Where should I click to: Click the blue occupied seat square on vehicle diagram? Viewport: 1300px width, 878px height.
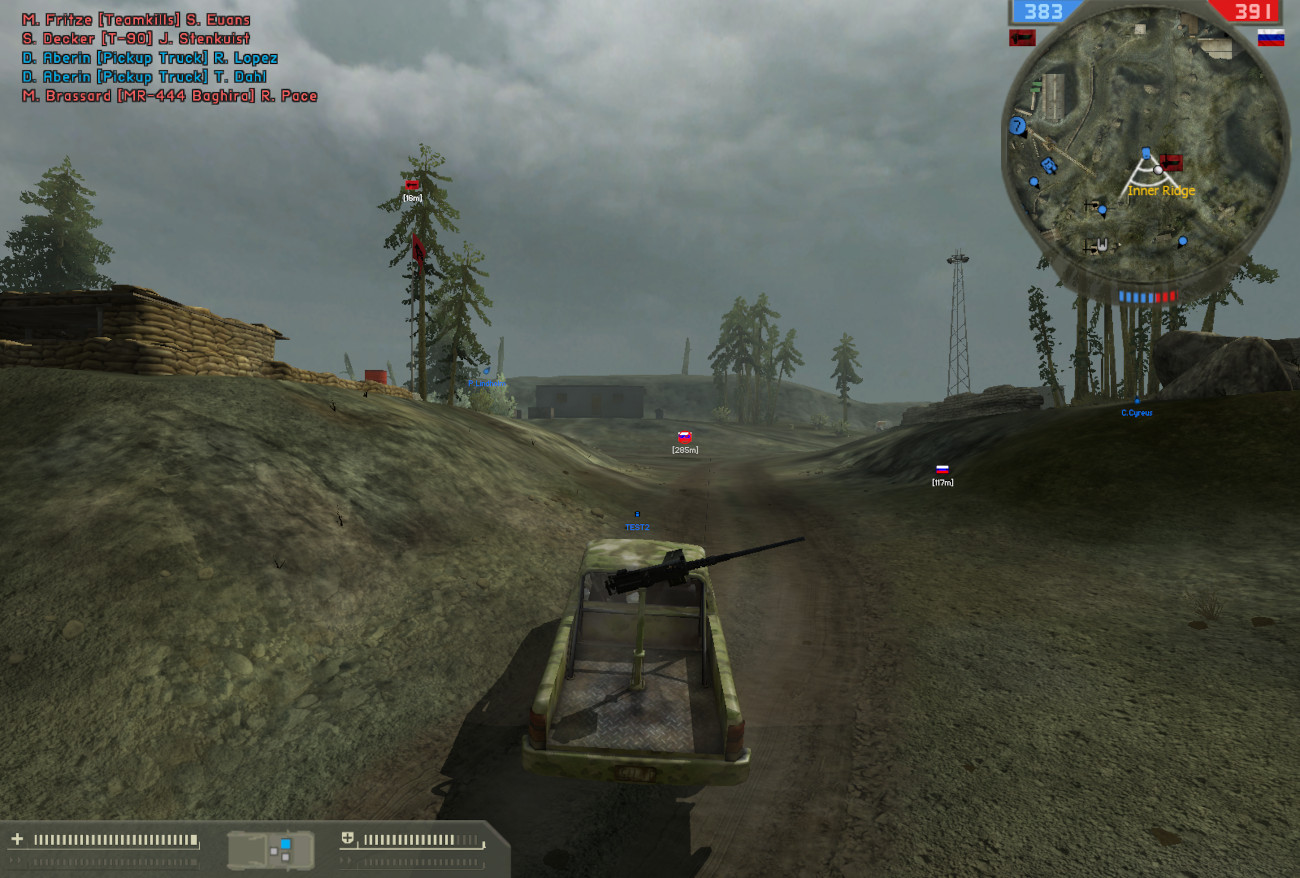[285, 842]
